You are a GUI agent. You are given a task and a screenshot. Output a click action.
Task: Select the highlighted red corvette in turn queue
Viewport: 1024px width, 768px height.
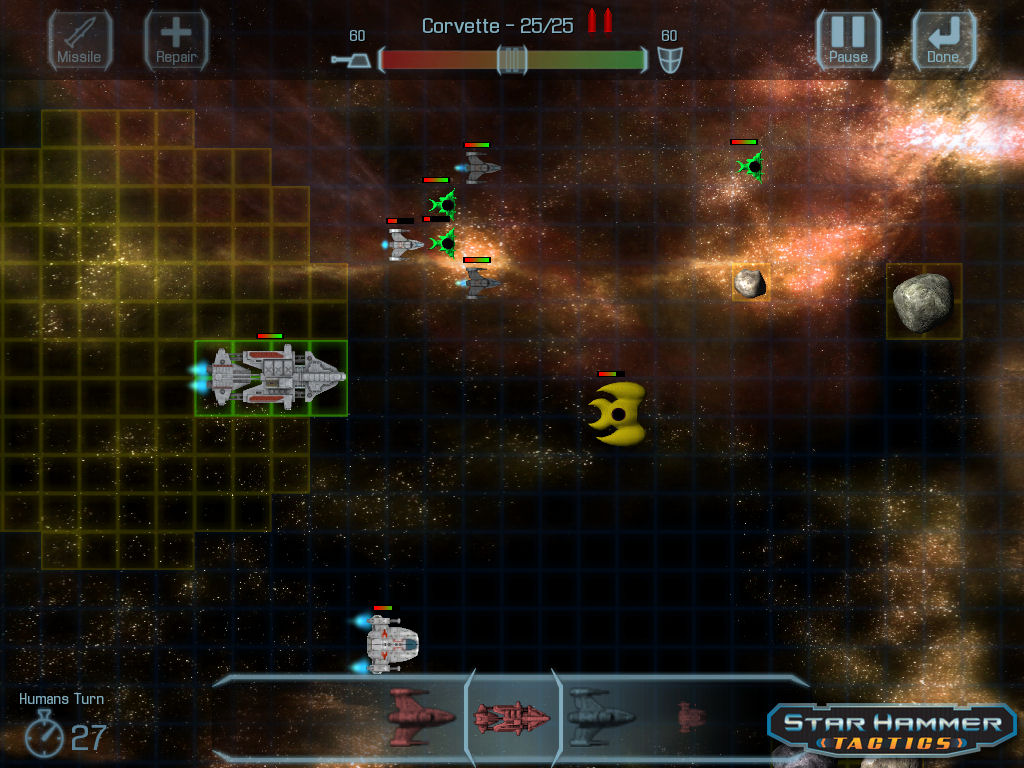pos(512,716)
